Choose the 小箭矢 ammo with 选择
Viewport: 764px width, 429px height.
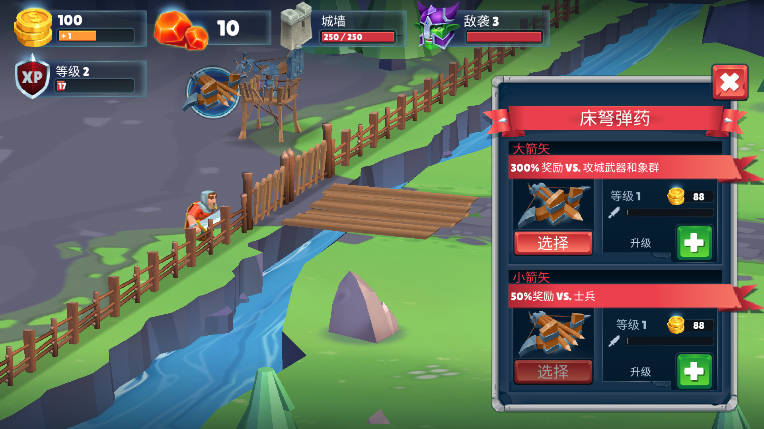click(553, 372)
